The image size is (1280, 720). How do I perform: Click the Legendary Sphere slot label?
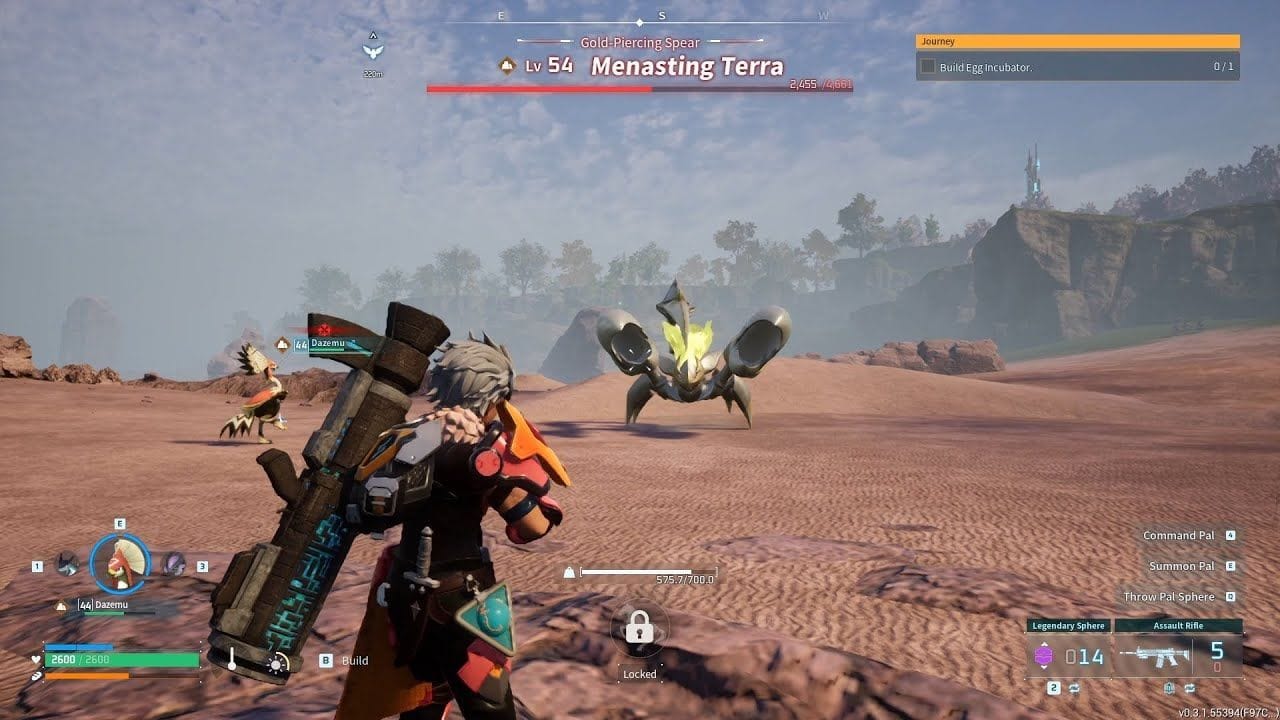[x=1069, y=625]
